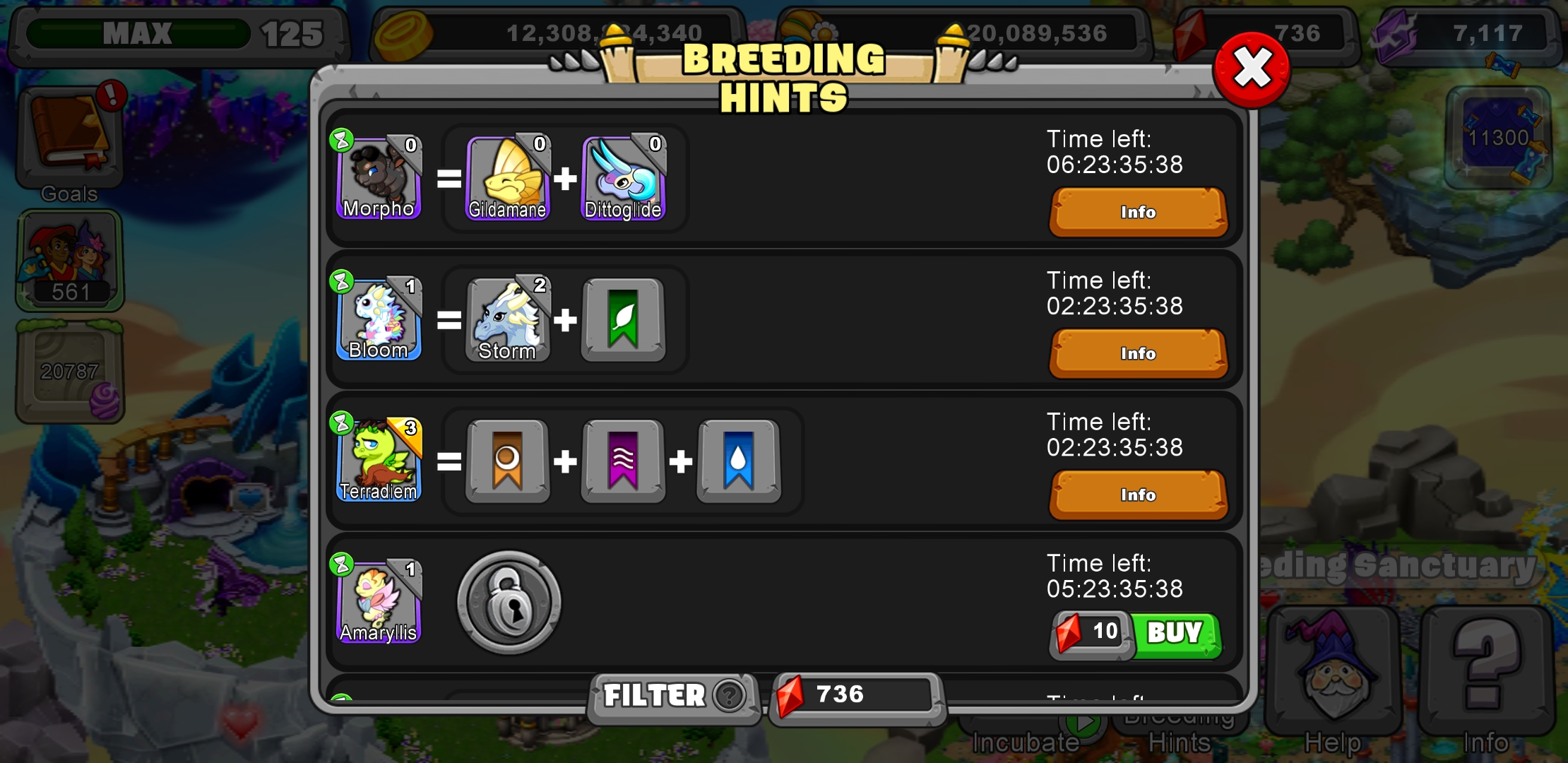Select the Morpho dragon portrait
Image resolution: width=1568 pixels, height=763 pixels.
[379, 177]
